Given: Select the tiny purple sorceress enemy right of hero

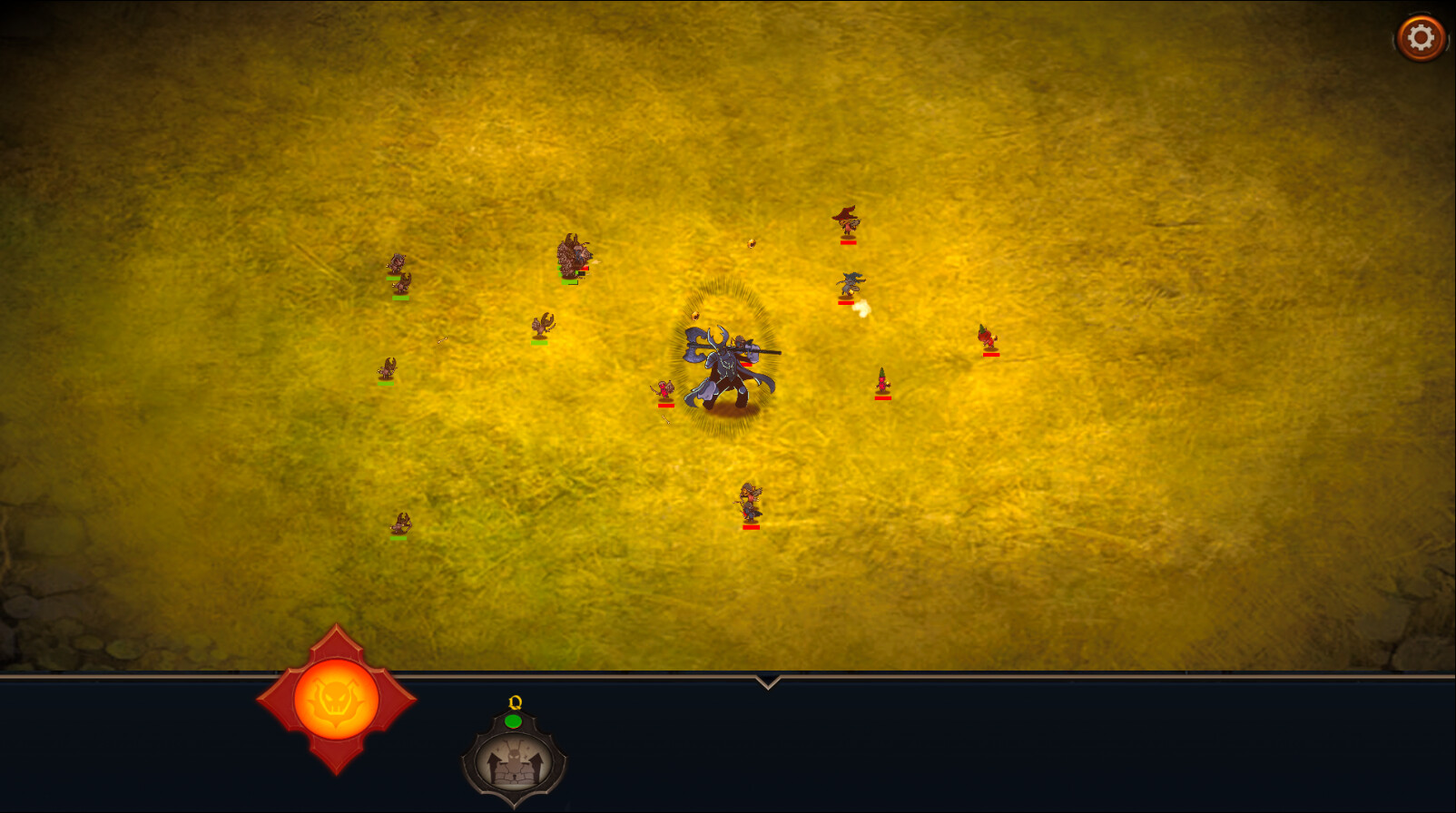Looking at the screenshot, I should pyautogui.click(x=880, y=379).
